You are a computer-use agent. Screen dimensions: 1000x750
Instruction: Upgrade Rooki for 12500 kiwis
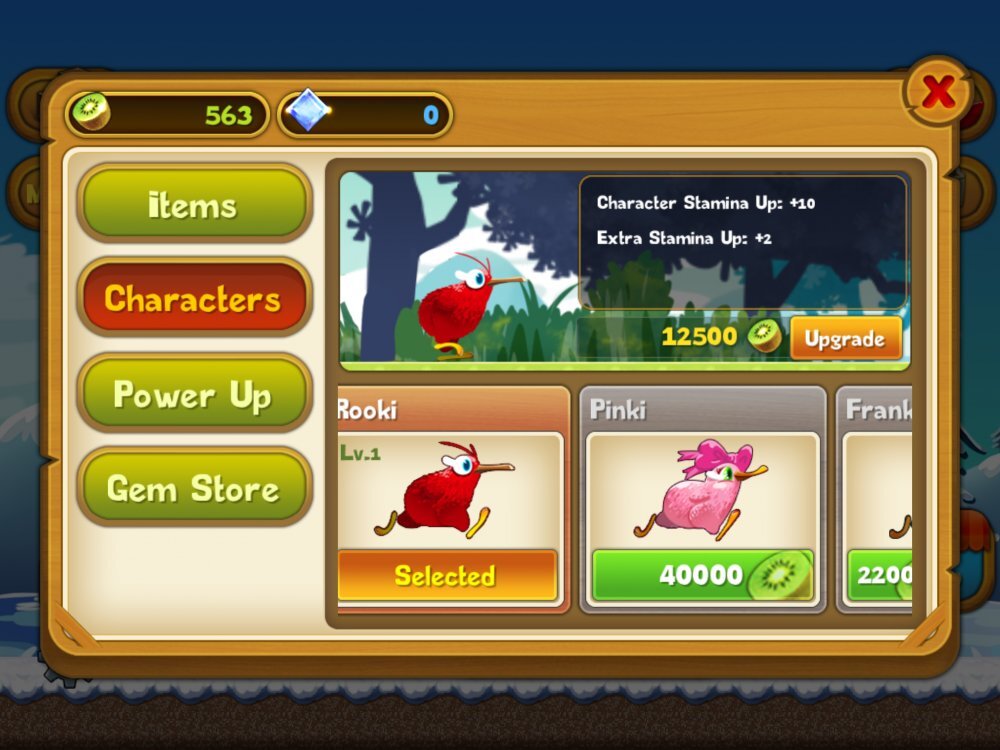click(x=845, y=339)
